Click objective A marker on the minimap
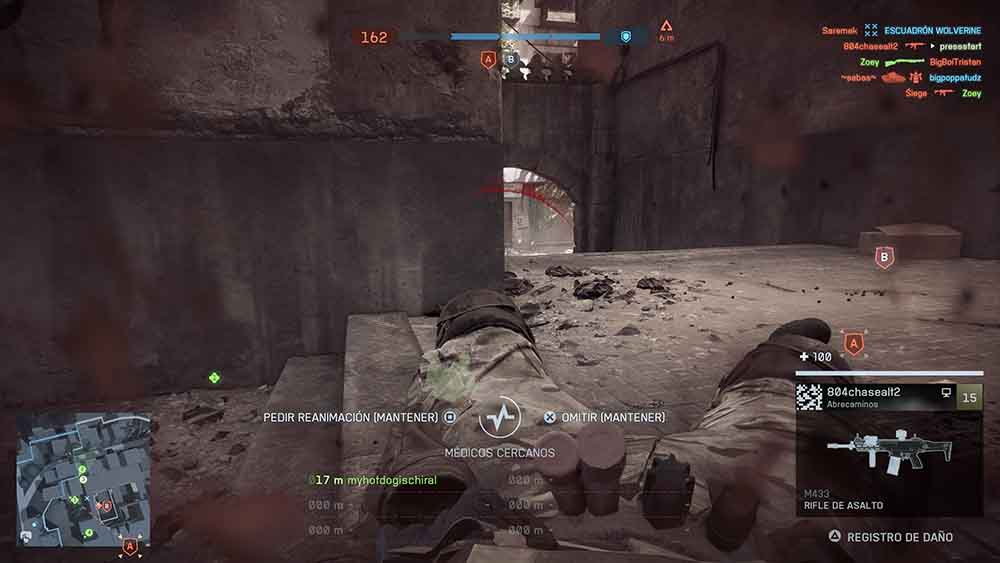This screenshot has width=1000, height=563. pos(129,546)
